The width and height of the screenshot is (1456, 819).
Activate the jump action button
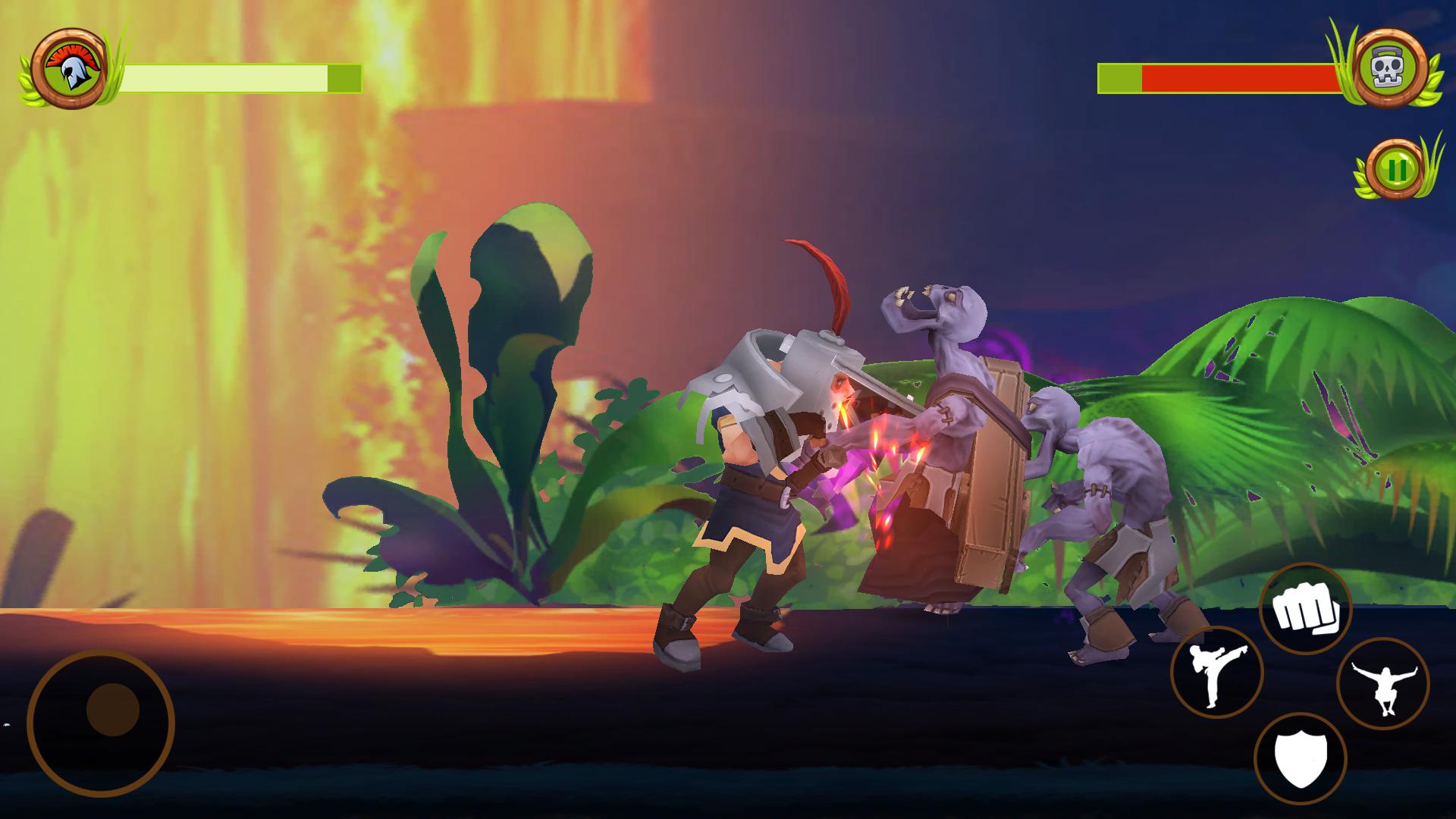coord(1382,684)
